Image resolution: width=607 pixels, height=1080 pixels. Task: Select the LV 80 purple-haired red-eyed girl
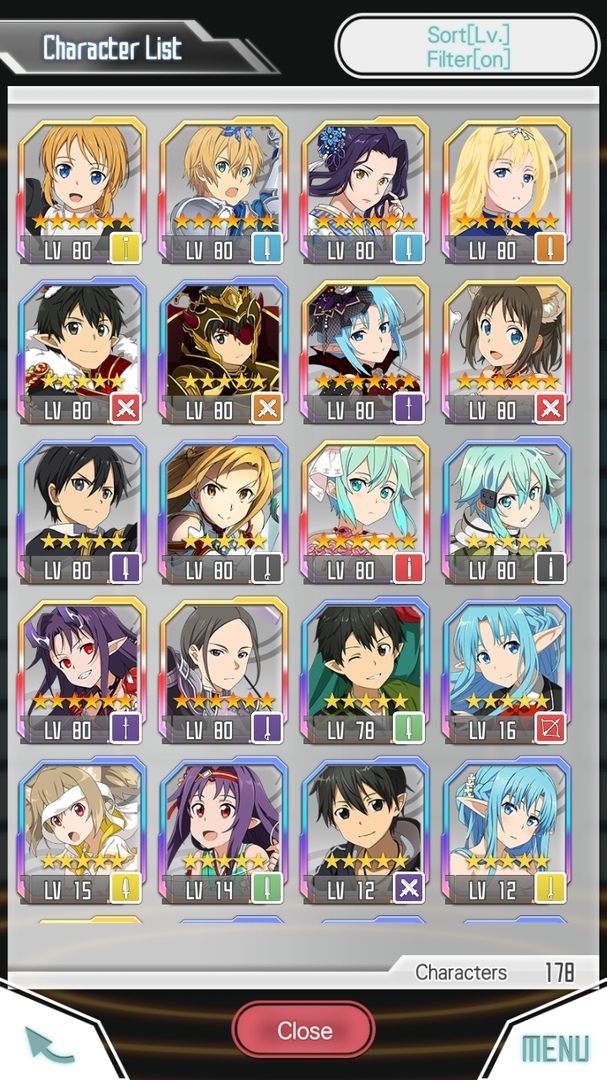(x=82, y=672)
